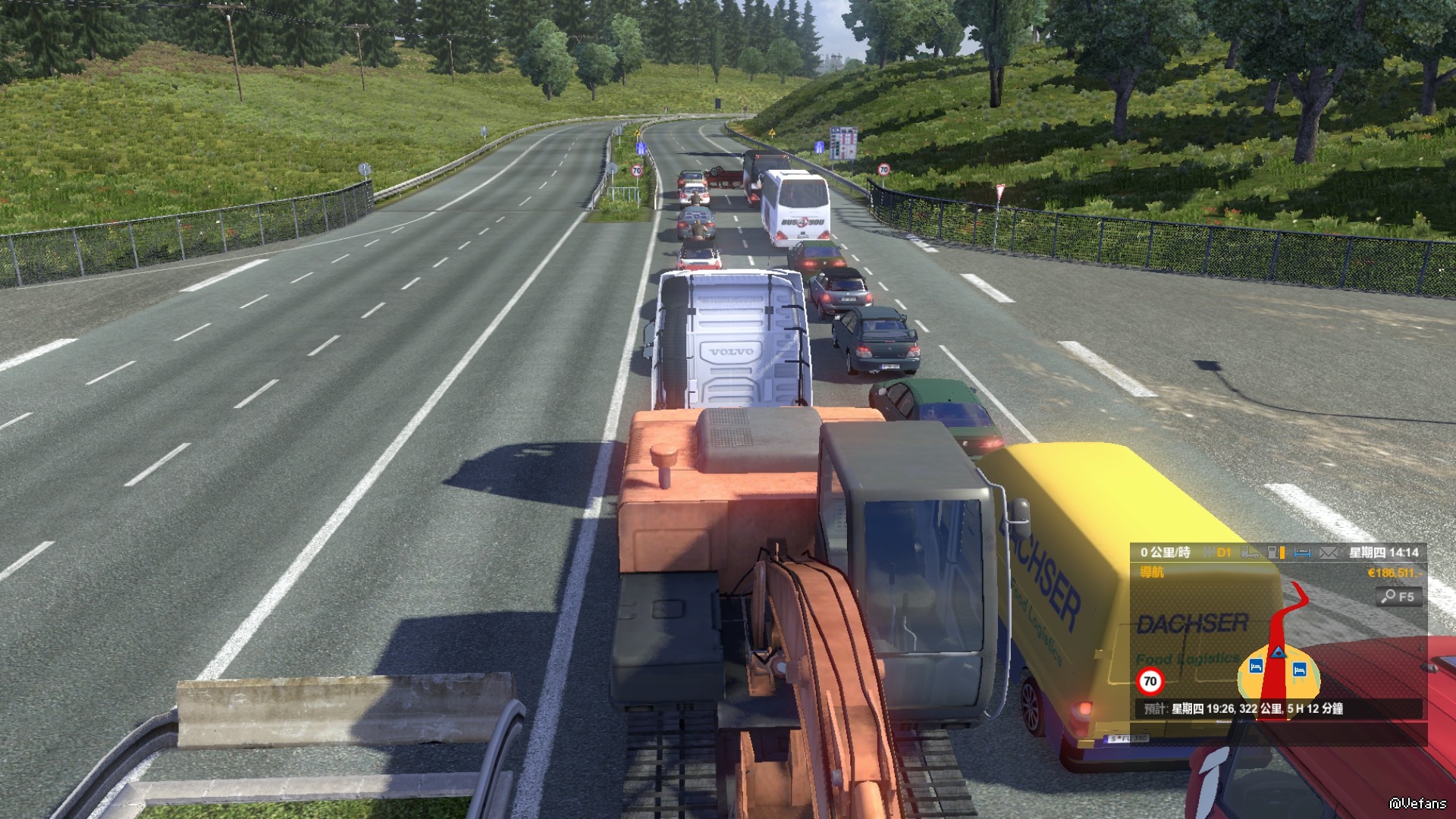Image resolution: width=1456 pixels, height=819 pixels.
Task: Select the fuel pump gauge icon
Action: [1276, 553]
